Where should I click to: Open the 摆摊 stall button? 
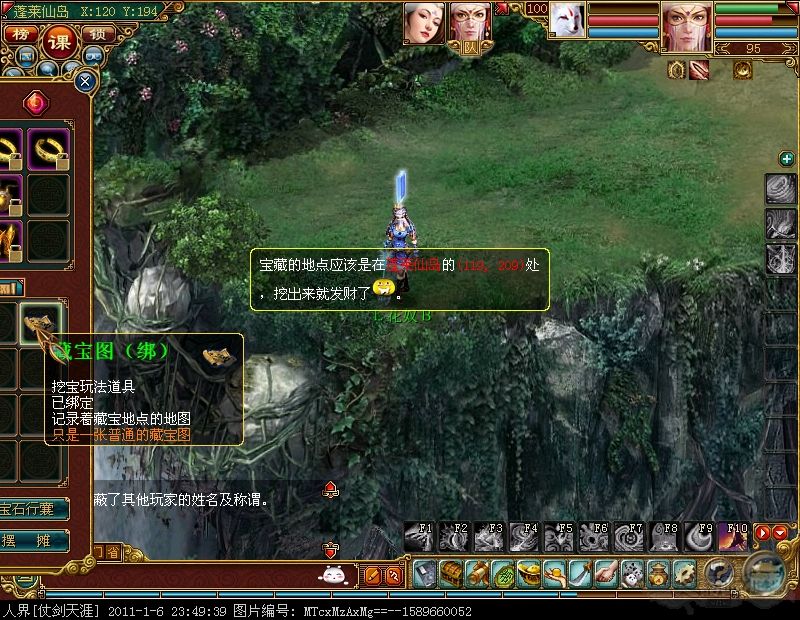(36, 541)
